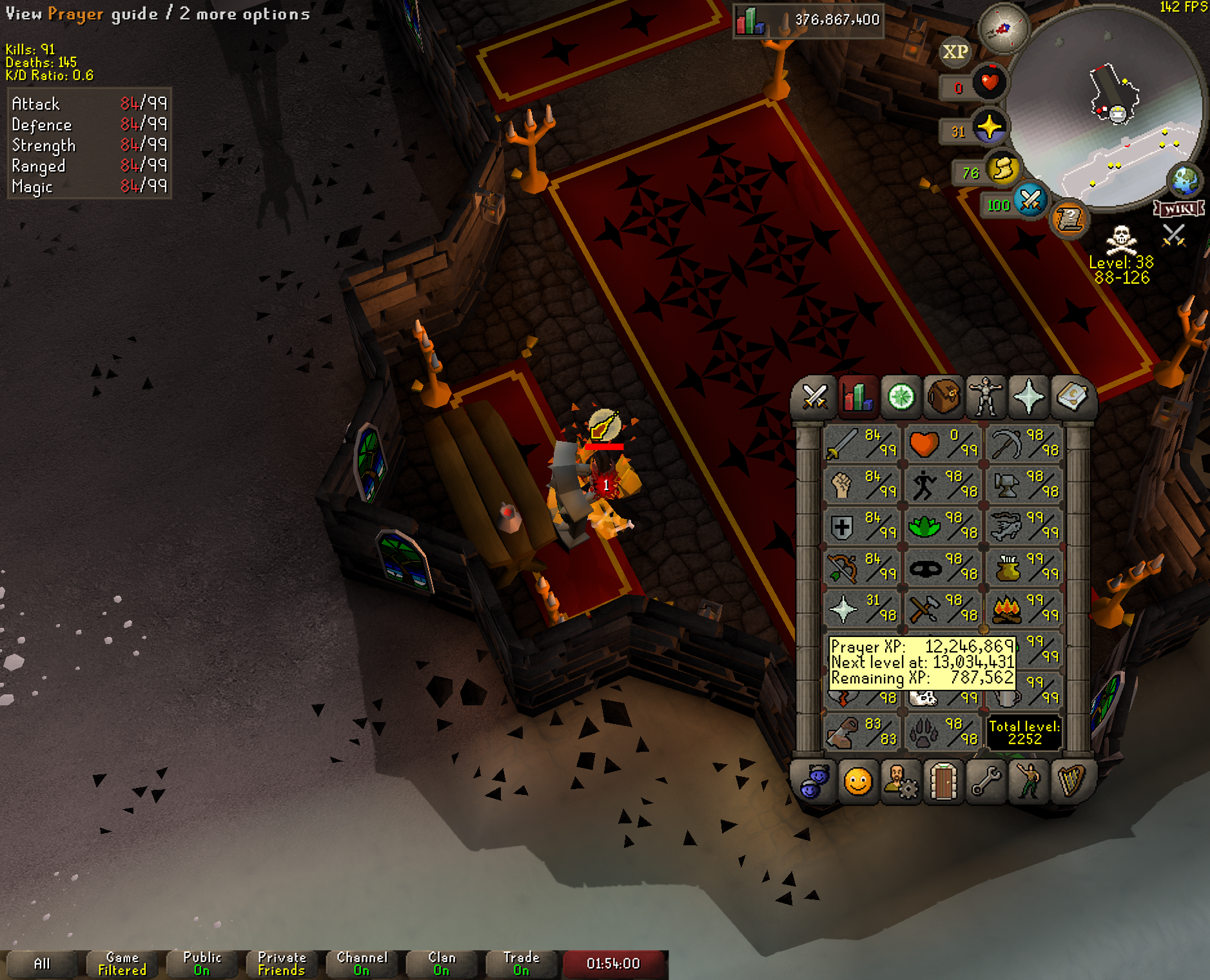
Task: Toggle the XP drops button
Action: (x=955, y=52)
